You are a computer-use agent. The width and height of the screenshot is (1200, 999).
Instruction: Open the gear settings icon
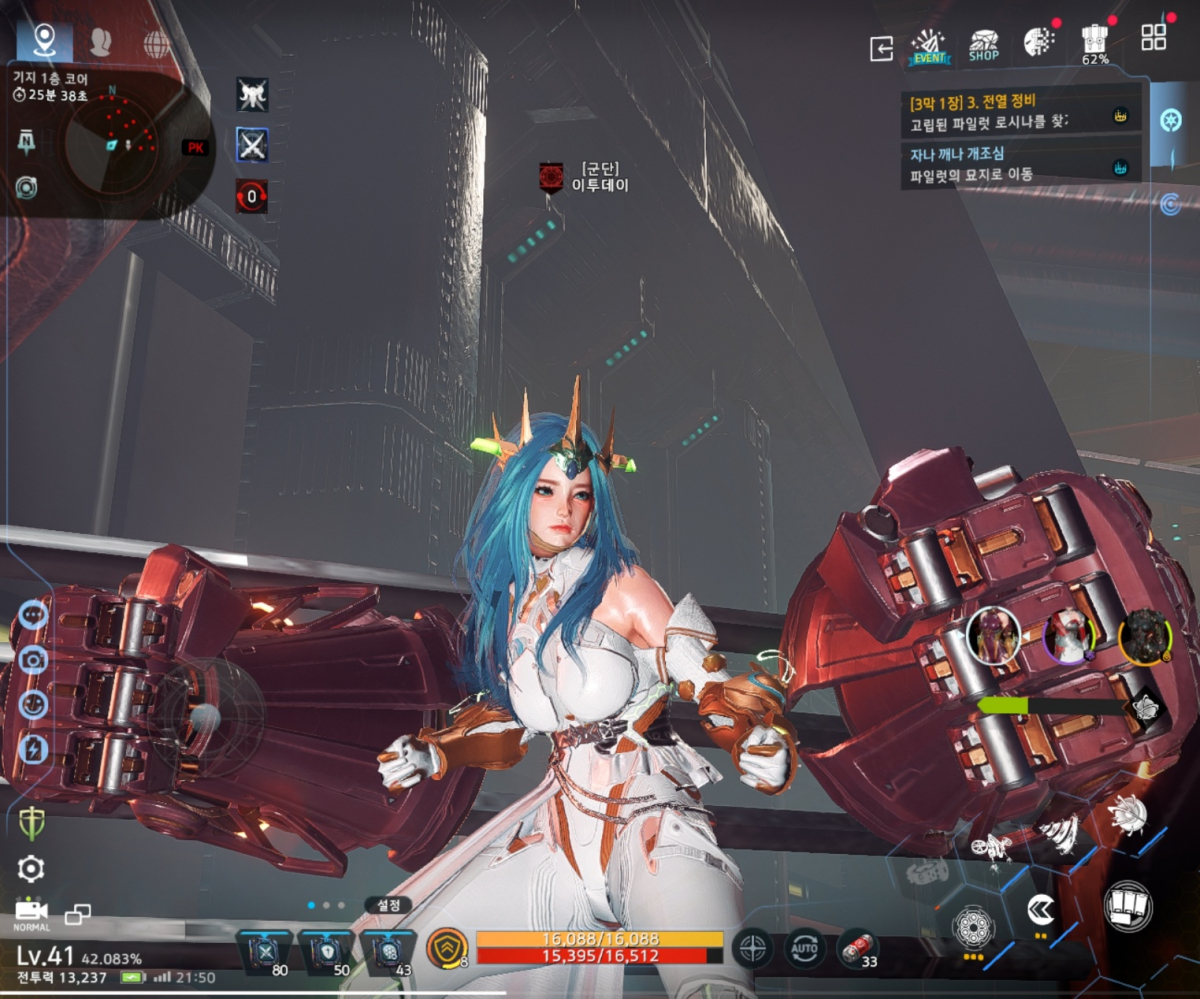(x=31, y=868)
